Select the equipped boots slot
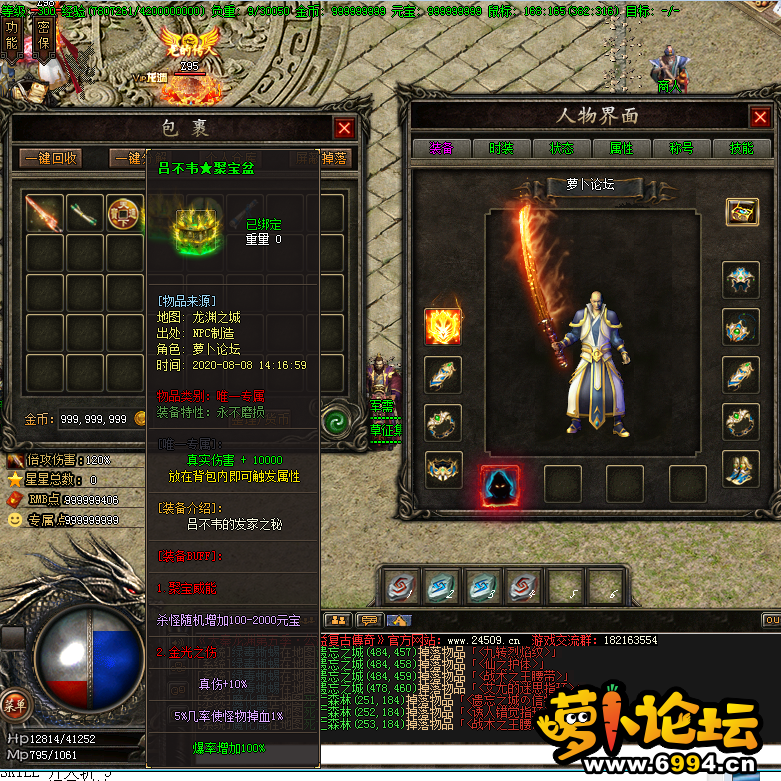 pos(741,468)
